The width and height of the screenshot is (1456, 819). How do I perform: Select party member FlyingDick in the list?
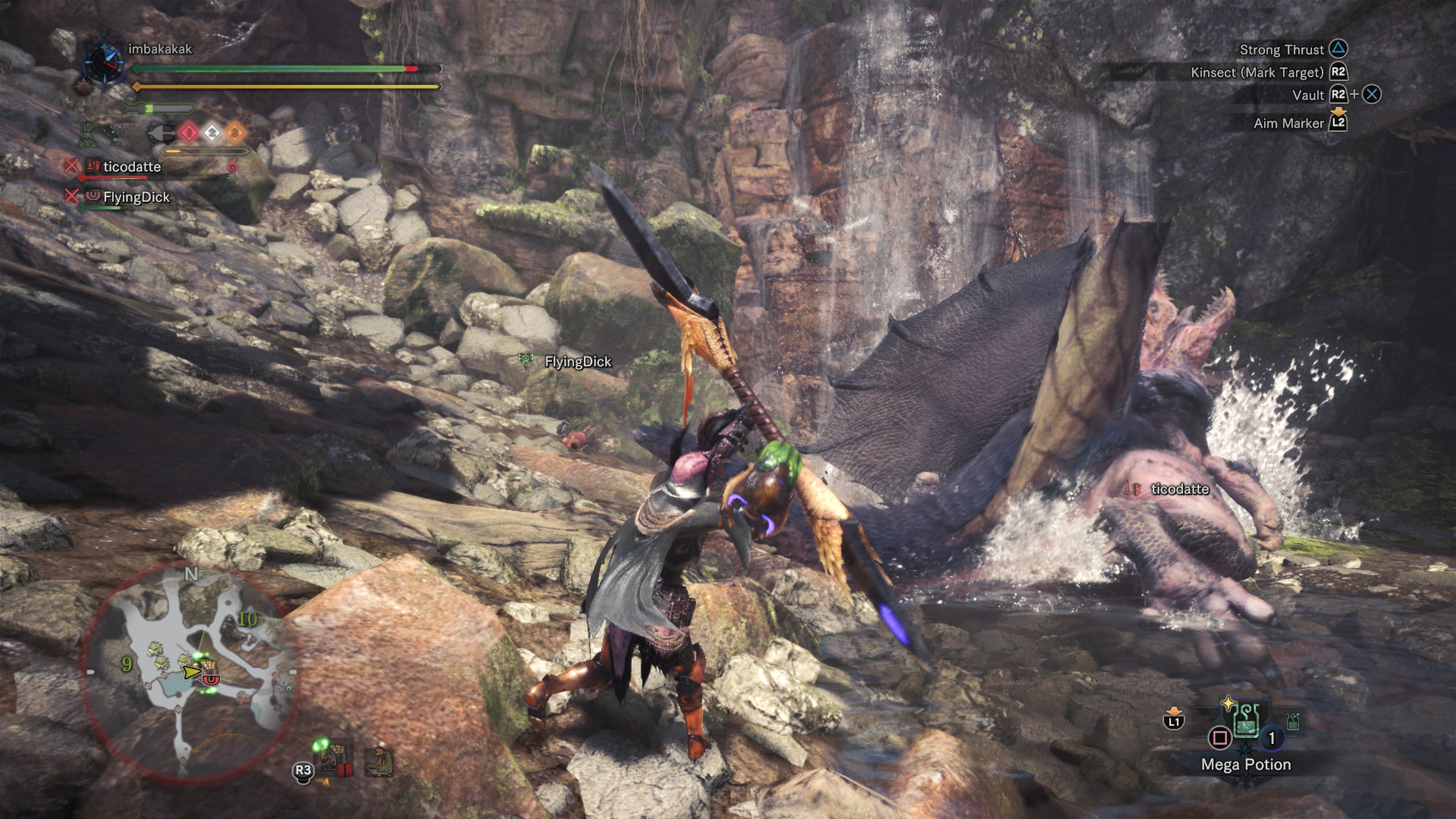click(x=136, y=197)
